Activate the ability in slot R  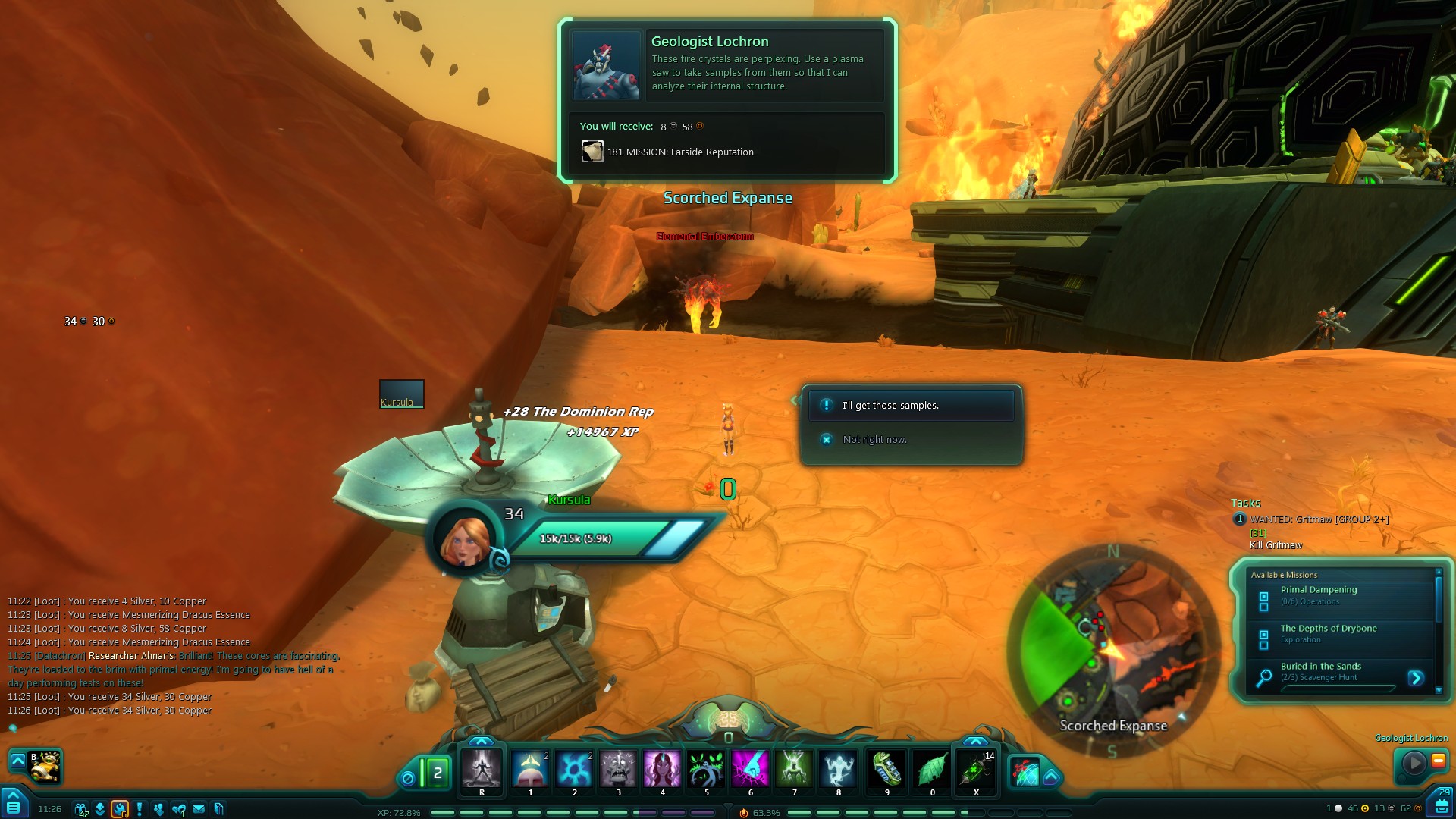(482, 769)
